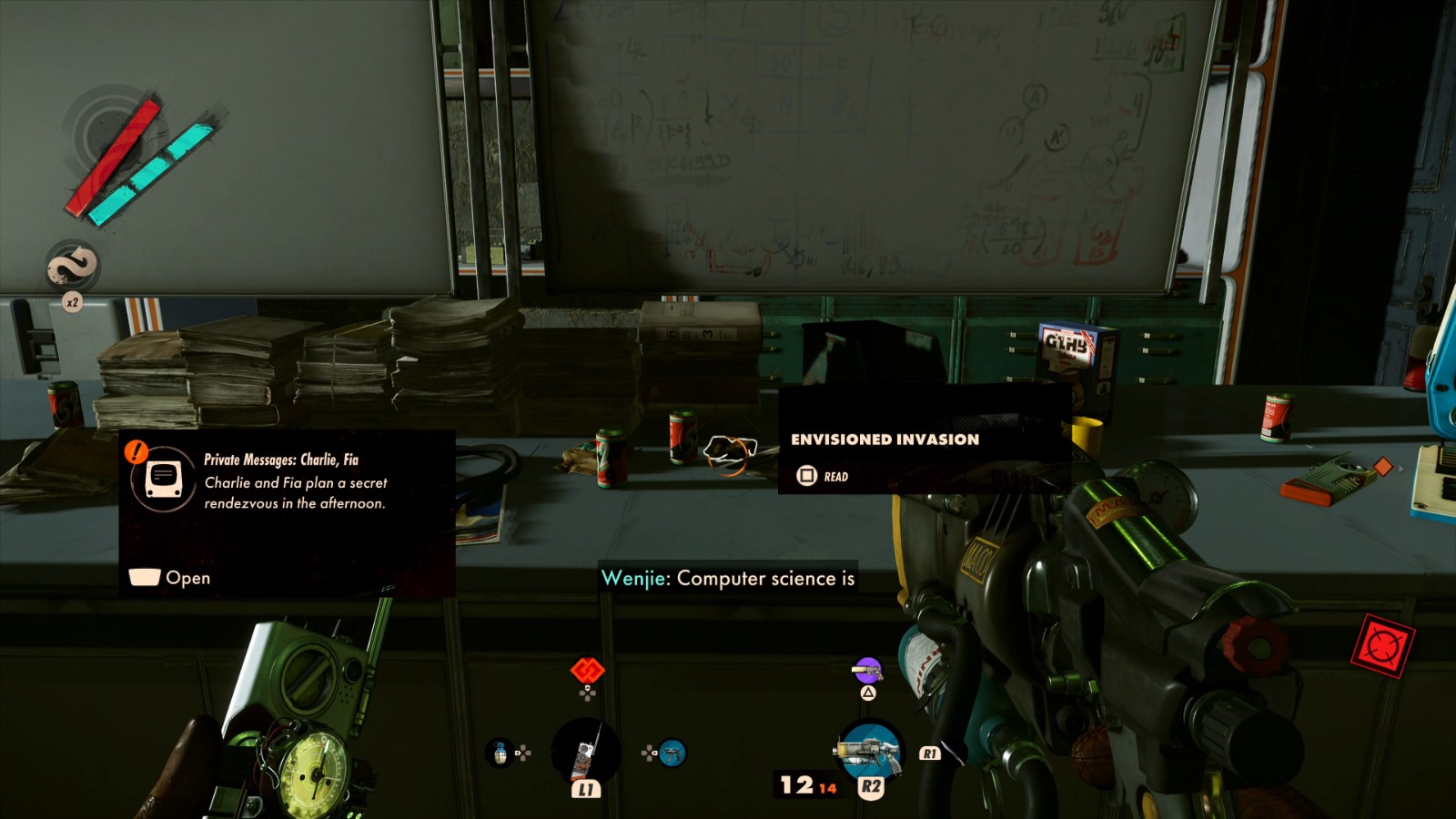Click the Envisioned Invasion title label
Viewport: 1456px width, 819px height.
coord(885,440)
